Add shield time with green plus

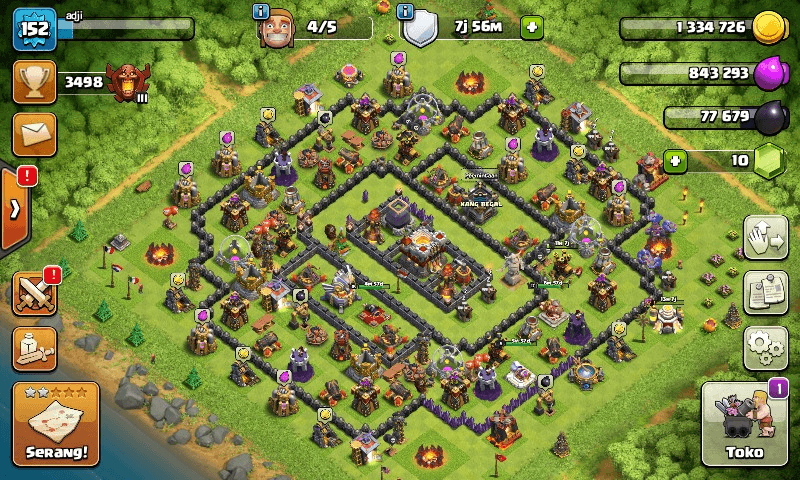(532, 28)
